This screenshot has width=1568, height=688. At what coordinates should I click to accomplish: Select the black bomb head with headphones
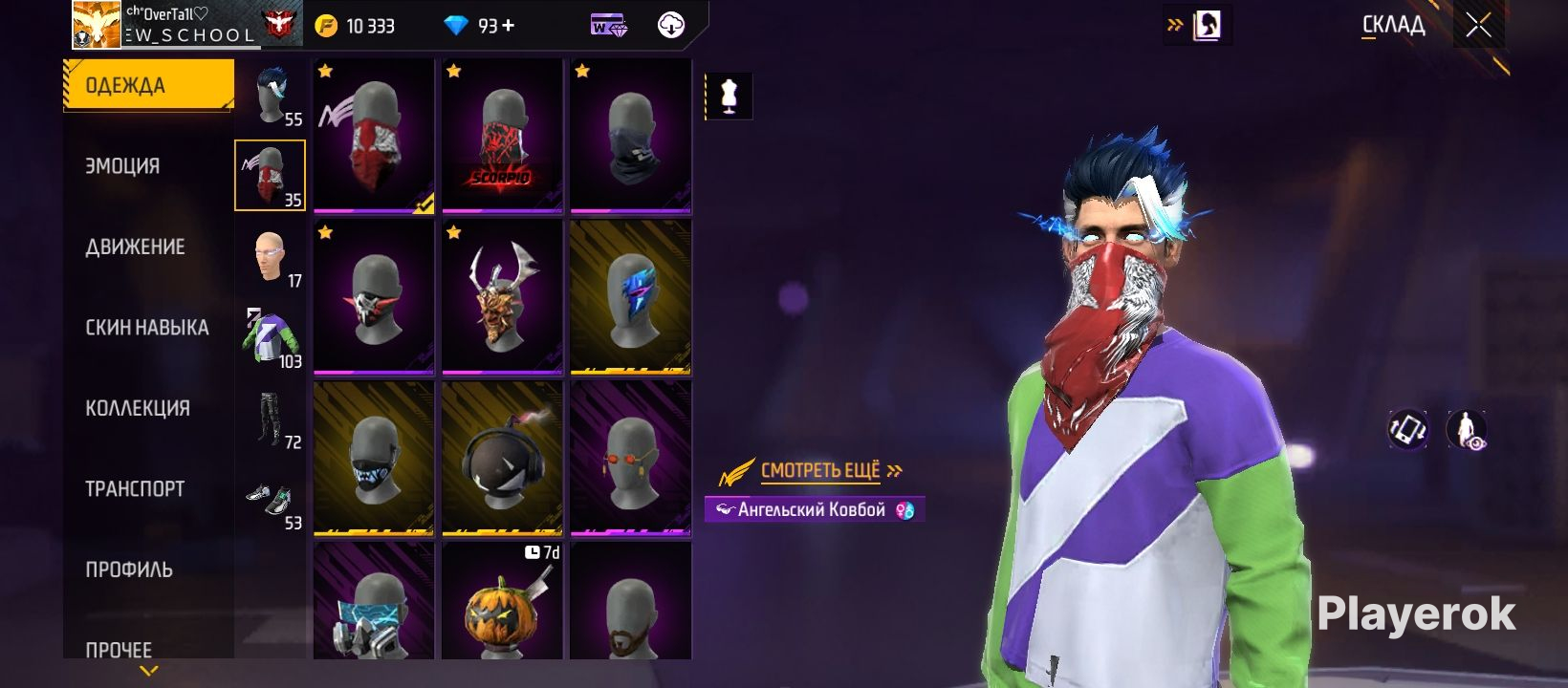(502, 459)
